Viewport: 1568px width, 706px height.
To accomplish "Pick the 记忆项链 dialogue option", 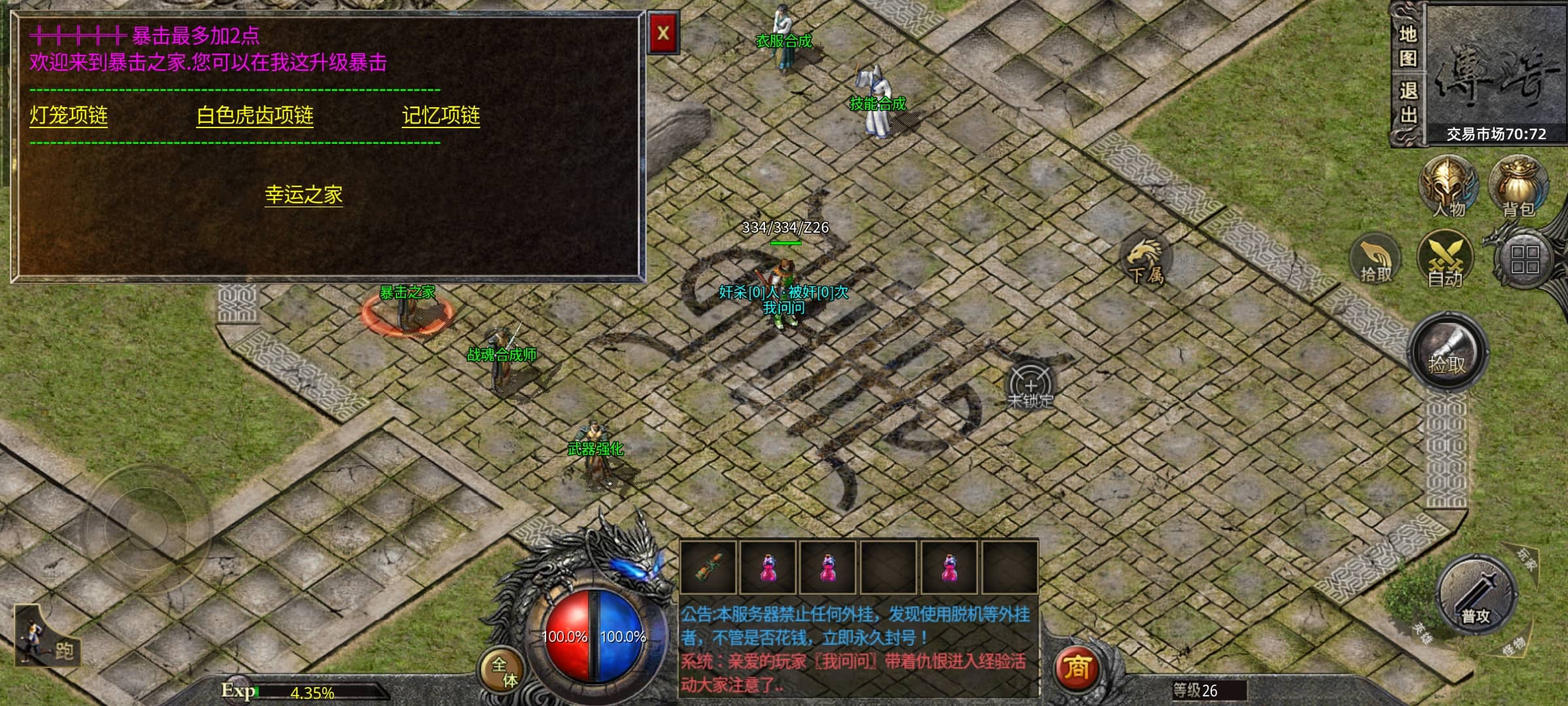I will click(x=441, y=116).
